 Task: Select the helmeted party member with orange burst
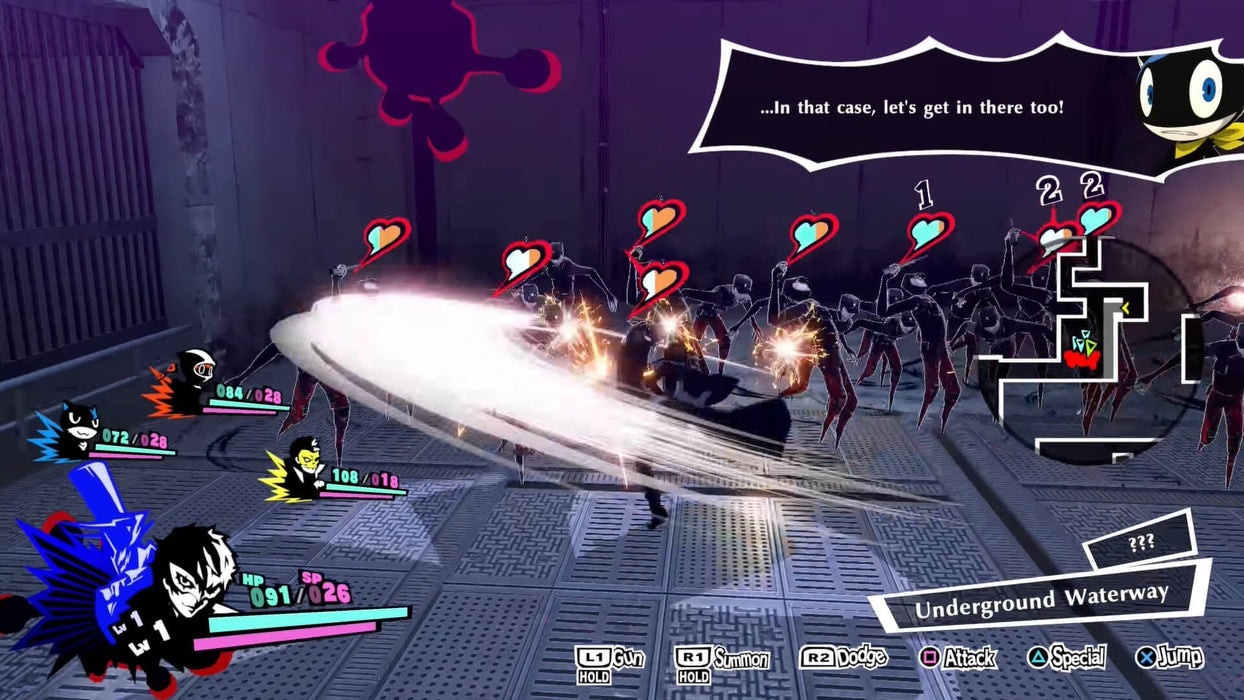(x=192, y=382)
